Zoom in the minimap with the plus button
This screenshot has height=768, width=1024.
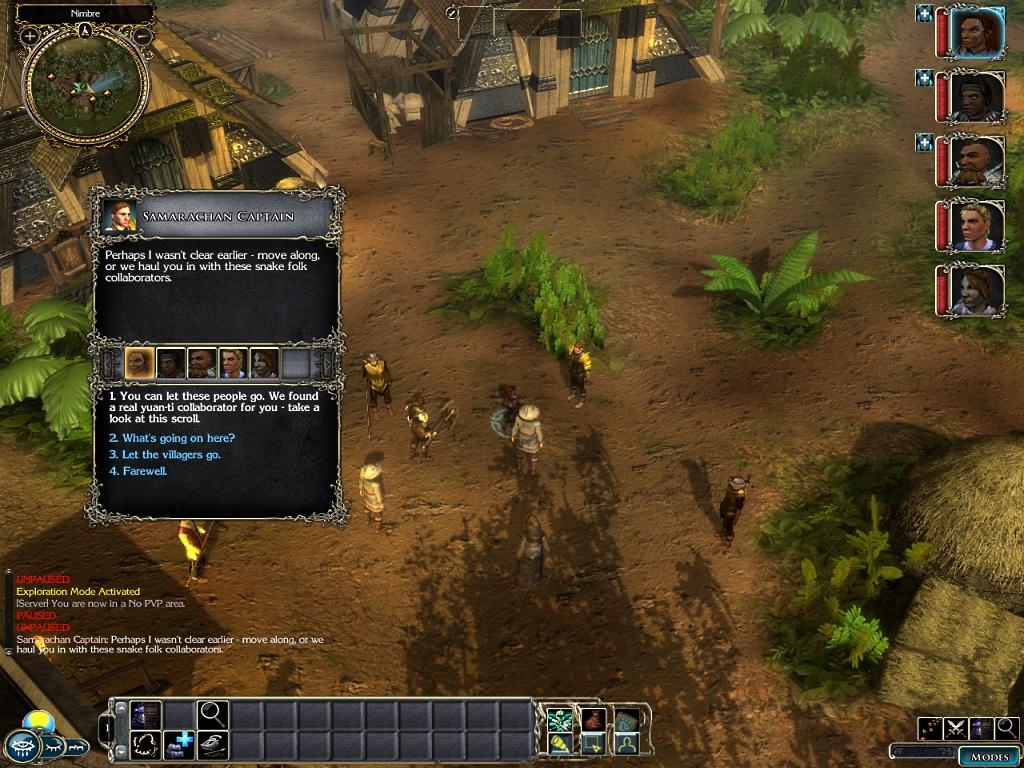coord(30,36)
